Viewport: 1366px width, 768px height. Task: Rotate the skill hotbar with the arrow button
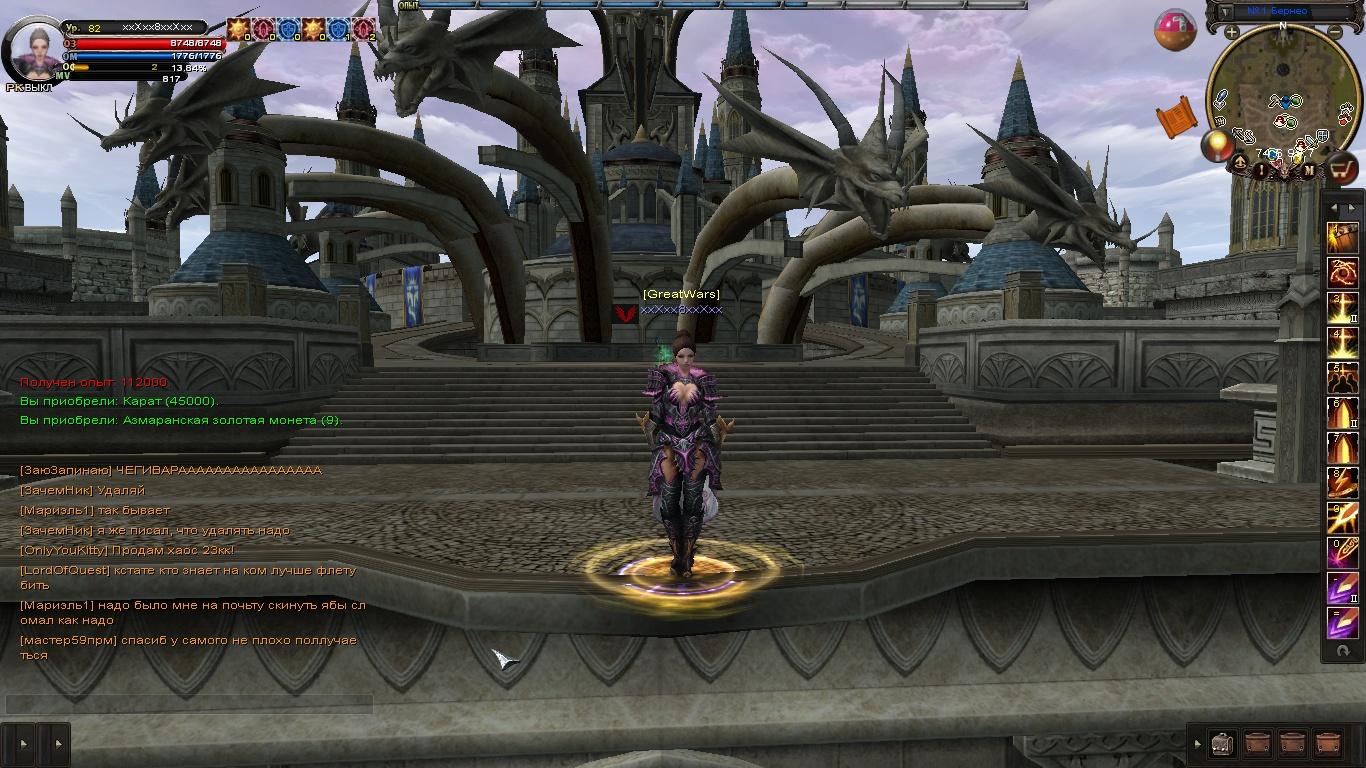(1342, 651)
